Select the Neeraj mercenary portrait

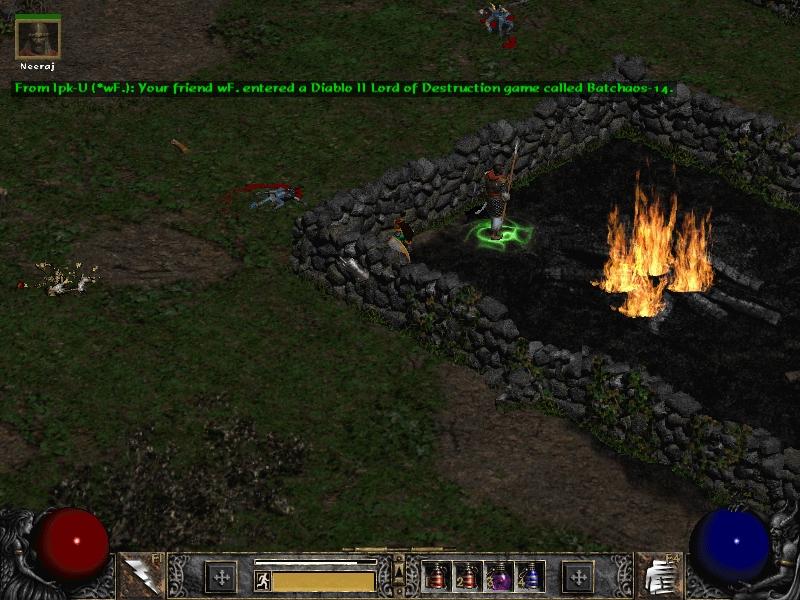pos(38,38)
